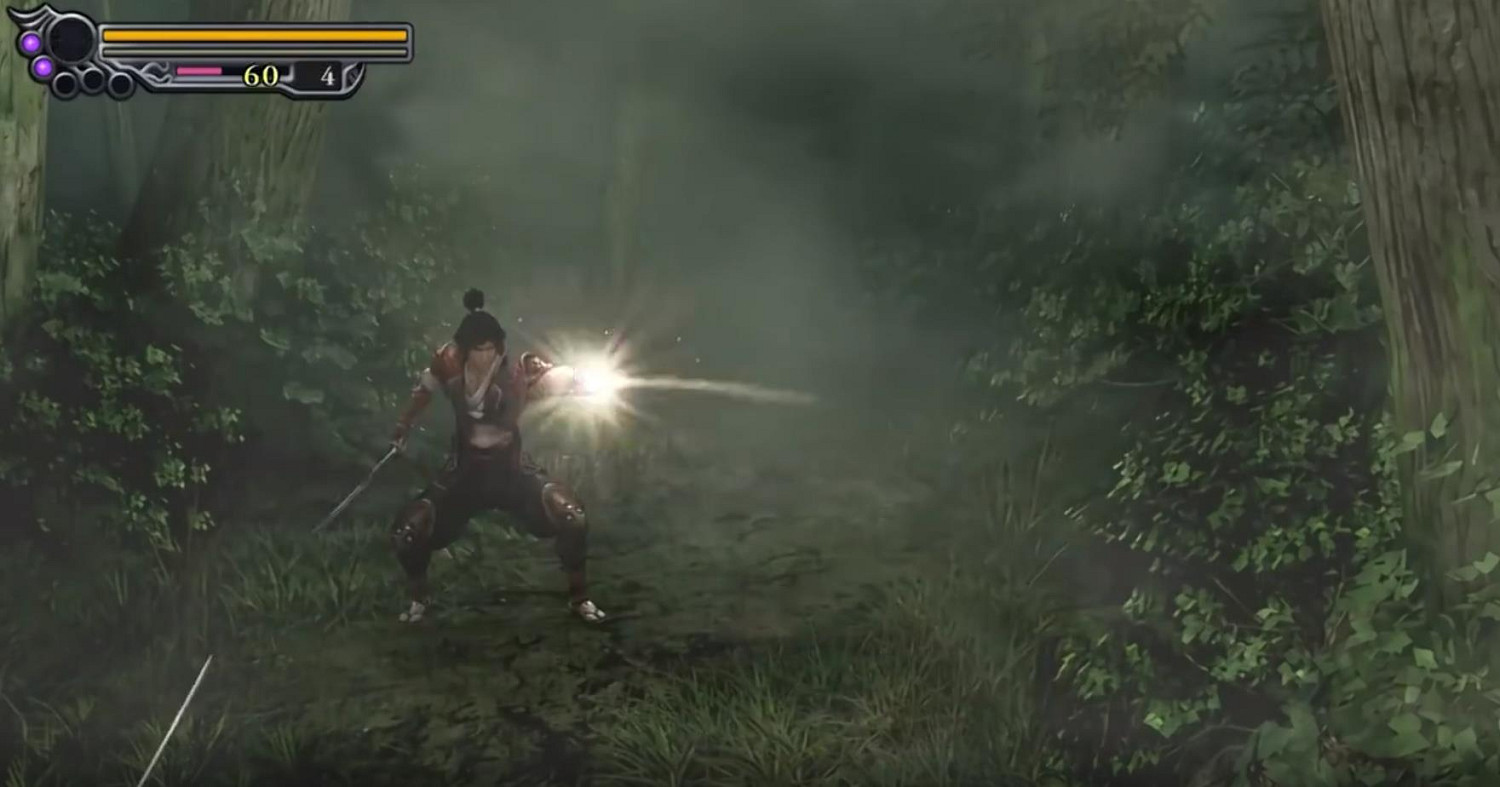Click the orange health bar
Viewport: 1500px width, 787px height.
250,35
